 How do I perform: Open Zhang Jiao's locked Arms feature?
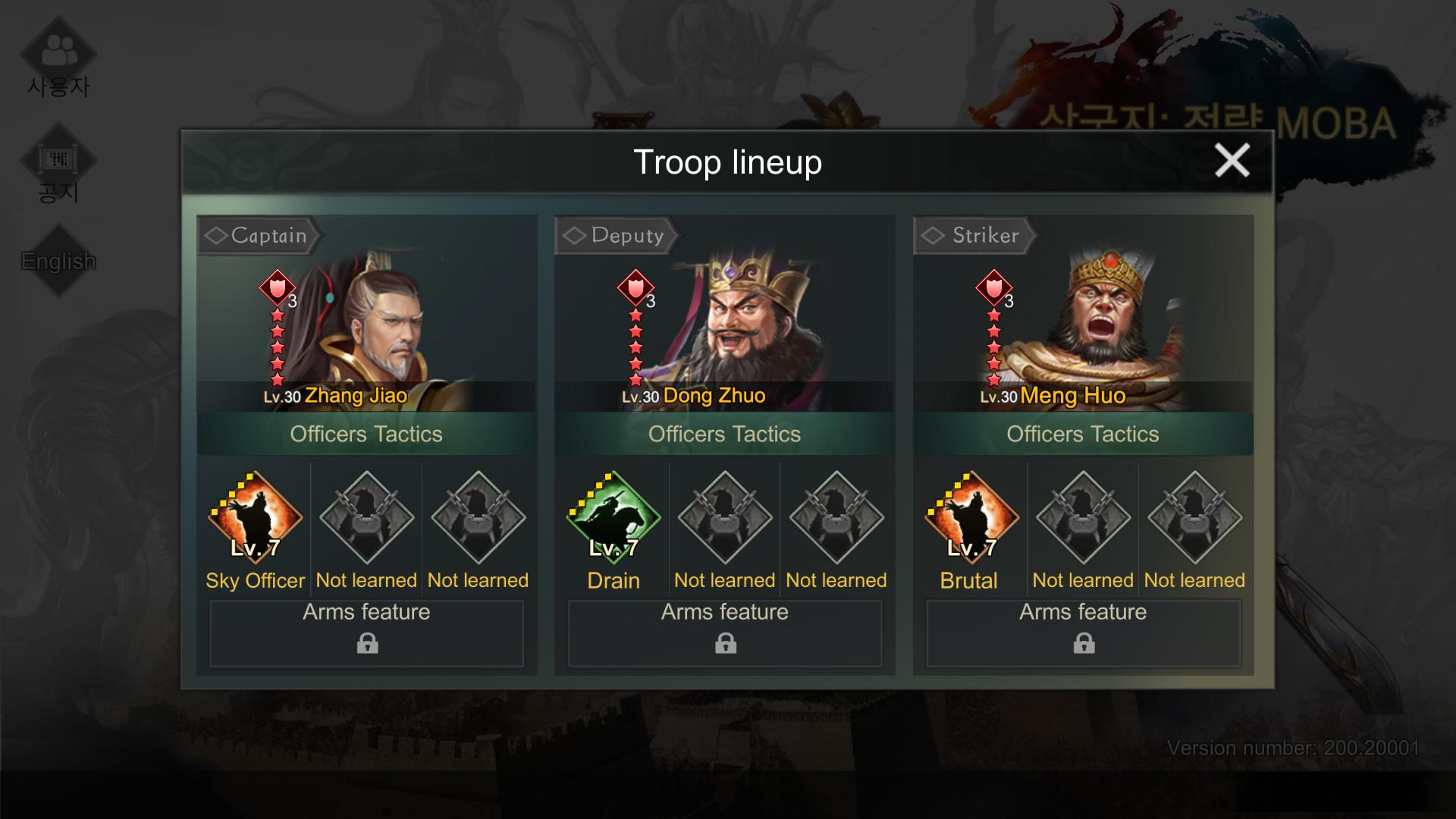point(367,633)
